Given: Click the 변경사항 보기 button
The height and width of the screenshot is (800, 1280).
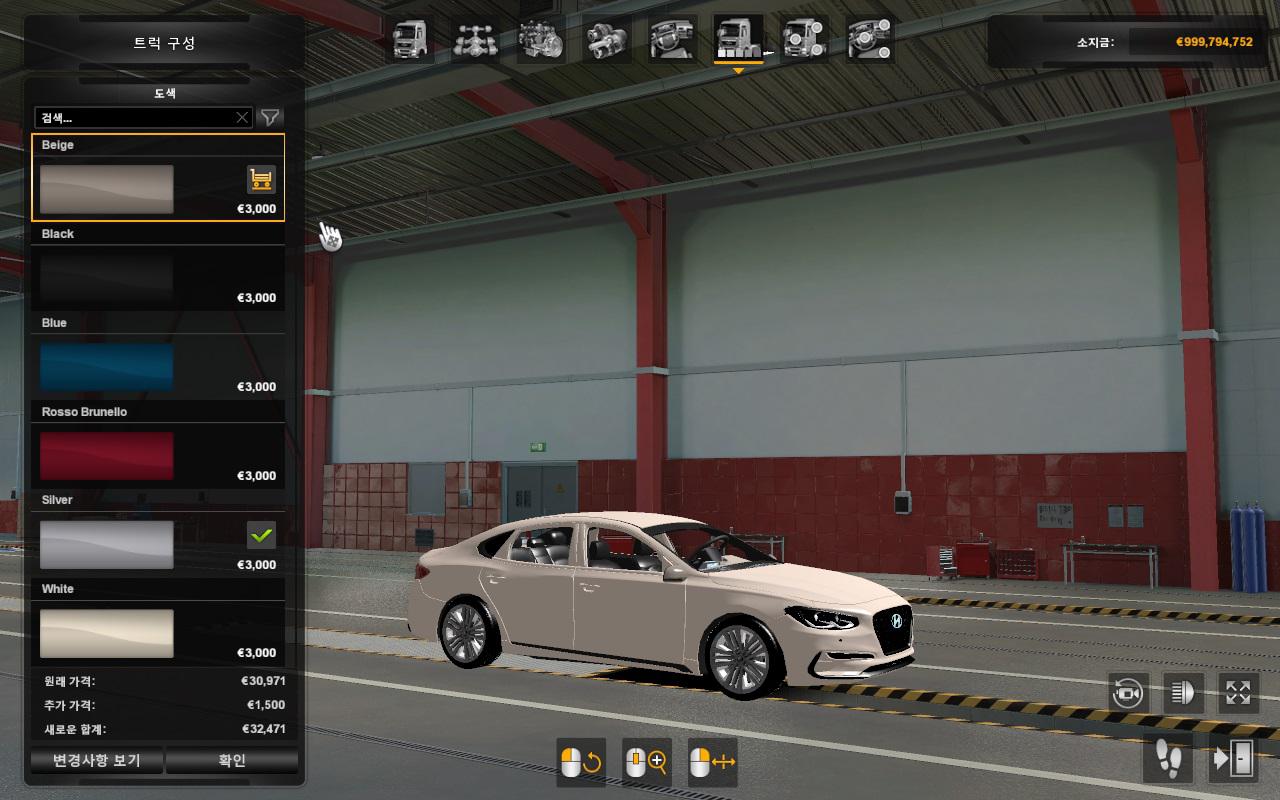Looking at the screenshot, I should pyautogui.click(x=97, y=761).
